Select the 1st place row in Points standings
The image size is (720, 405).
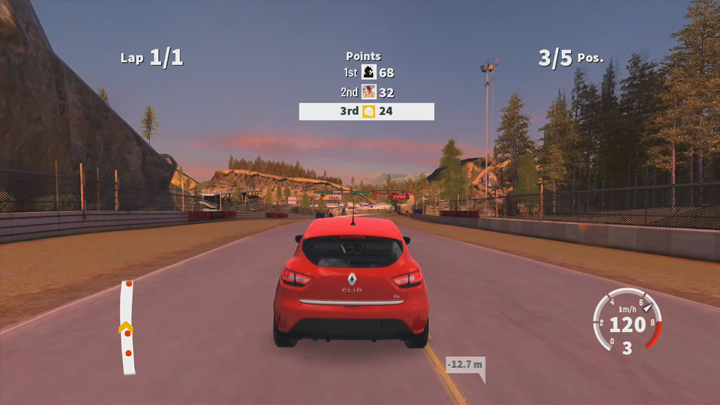click(x=367, y=73)
